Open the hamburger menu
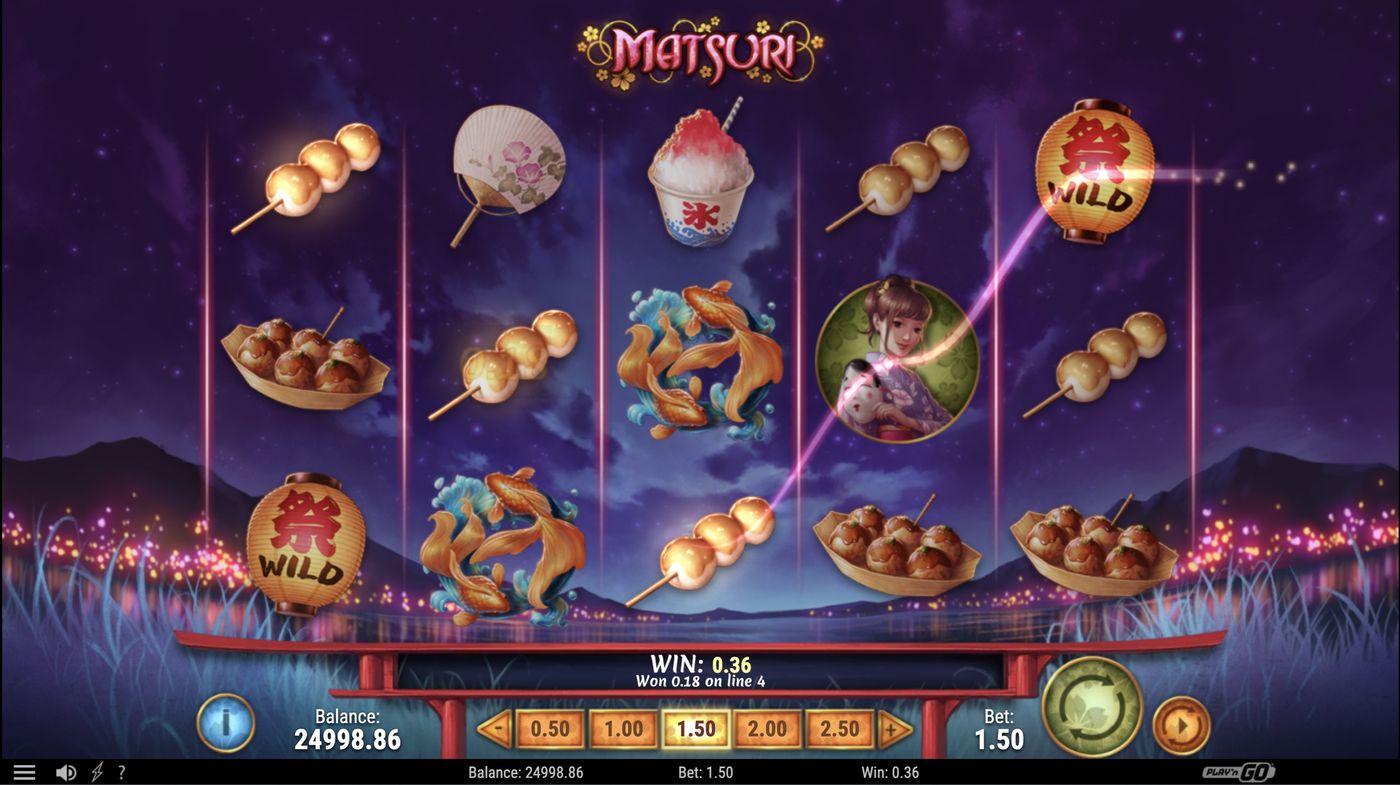The height and width of the screenshot is (785, 1400). [25, 770]
